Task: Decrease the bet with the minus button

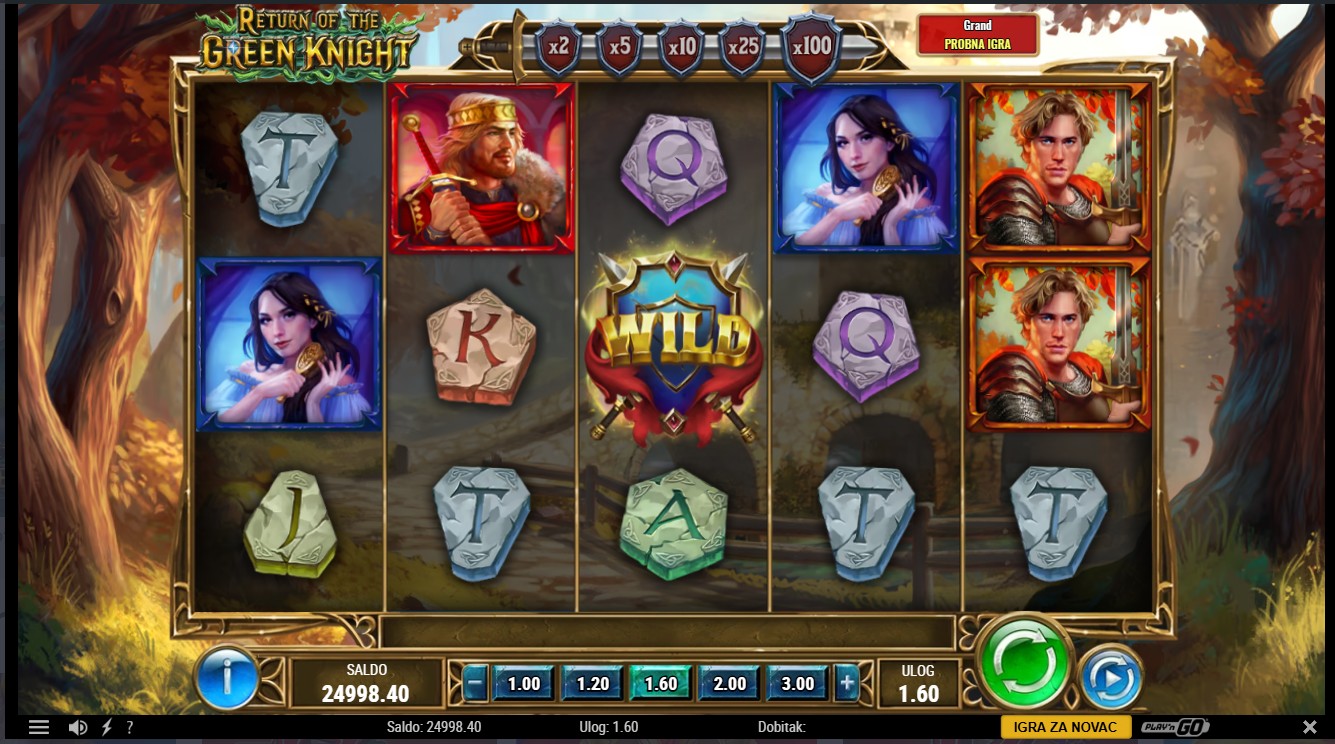Action: (x=475, y=684)
